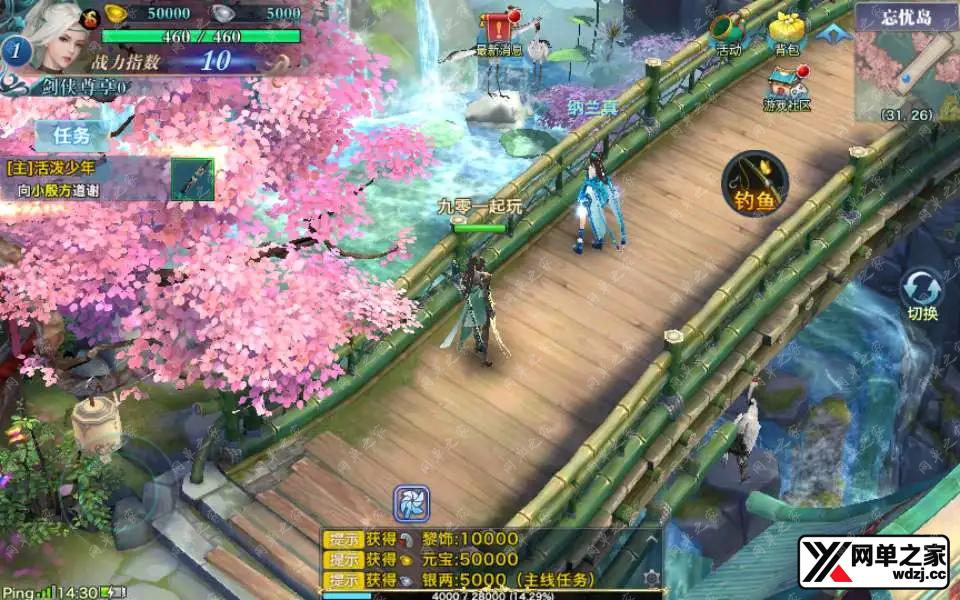Expand the chat log with the up arrow
The height and width of the screenshot is (600, 960).
click(651, 540)
